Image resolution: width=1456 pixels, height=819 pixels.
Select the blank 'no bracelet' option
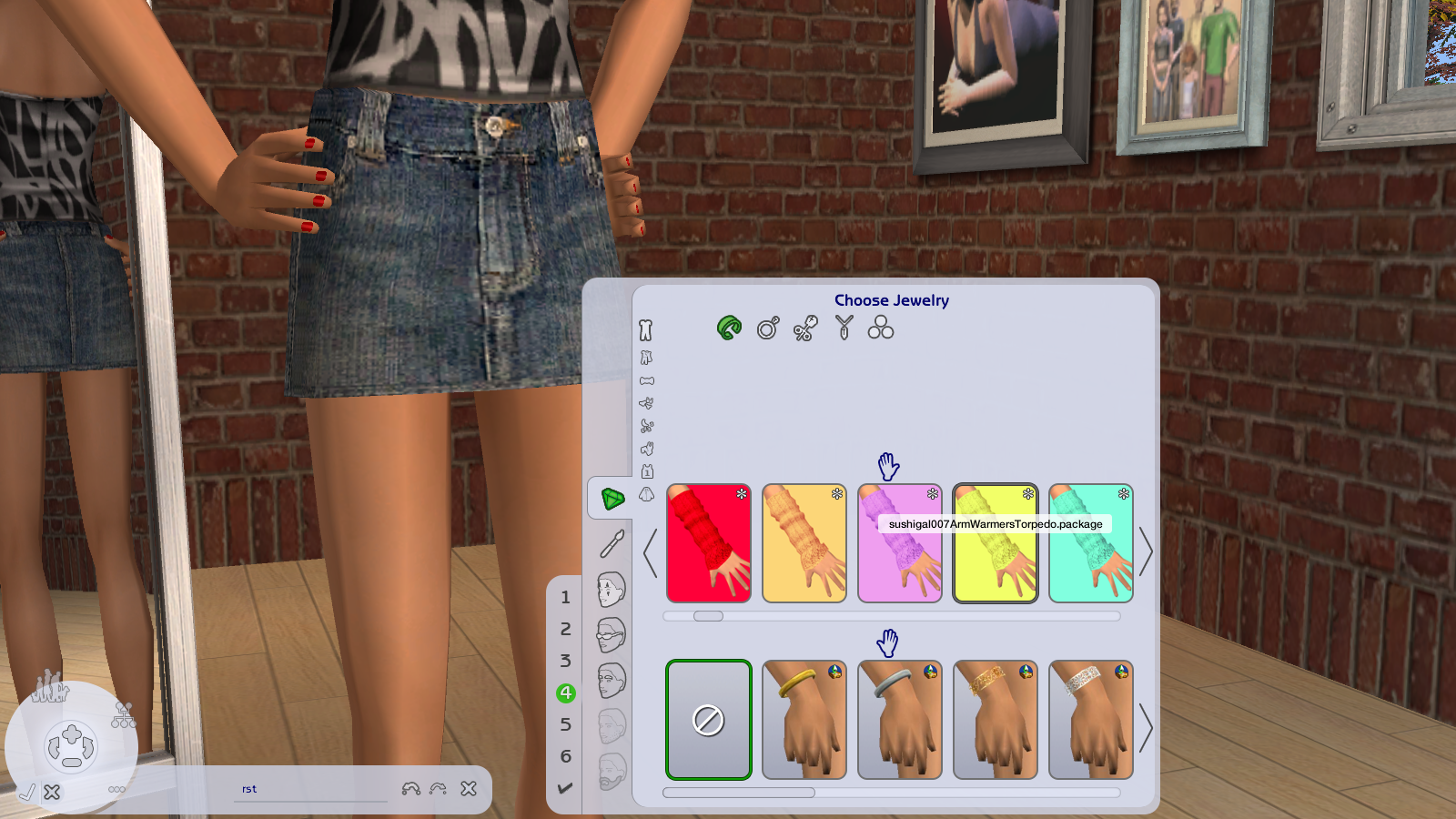pyautogui.click(x=709, y=719)
